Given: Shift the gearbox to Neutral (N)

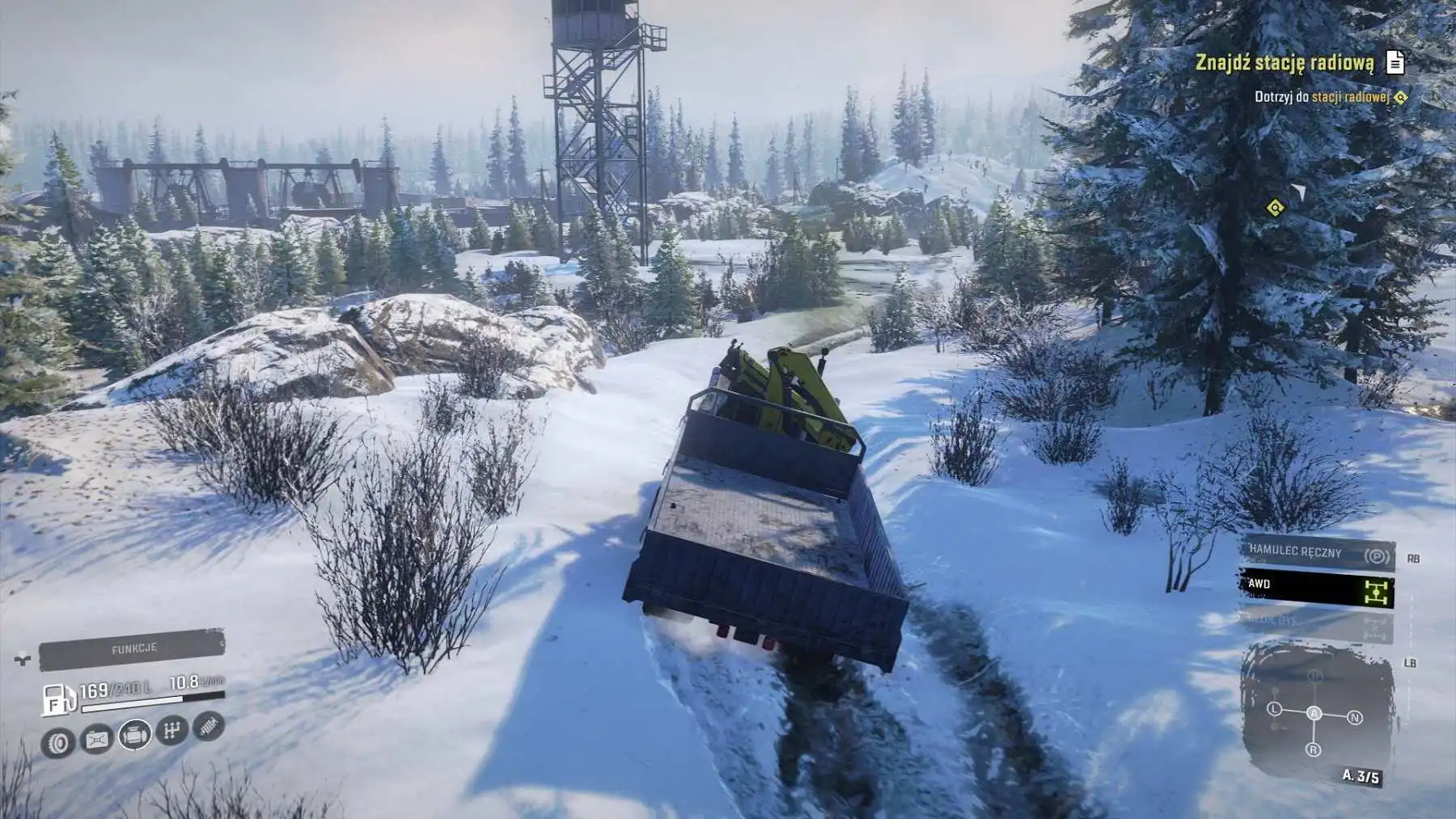Looking at the screenshot, I should [1355, 717].
